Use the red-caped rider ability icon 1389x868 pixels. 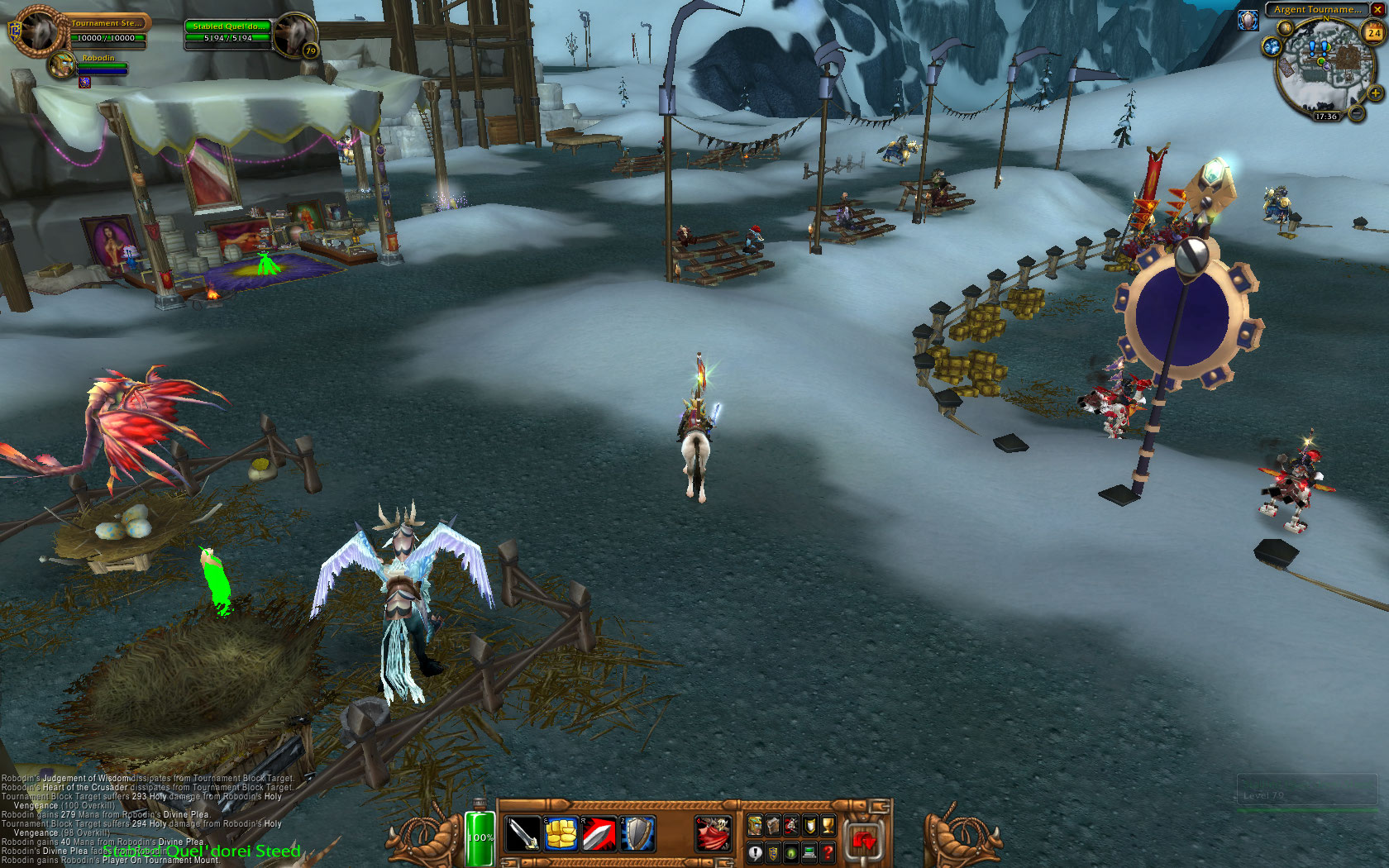tap(713, 833)
